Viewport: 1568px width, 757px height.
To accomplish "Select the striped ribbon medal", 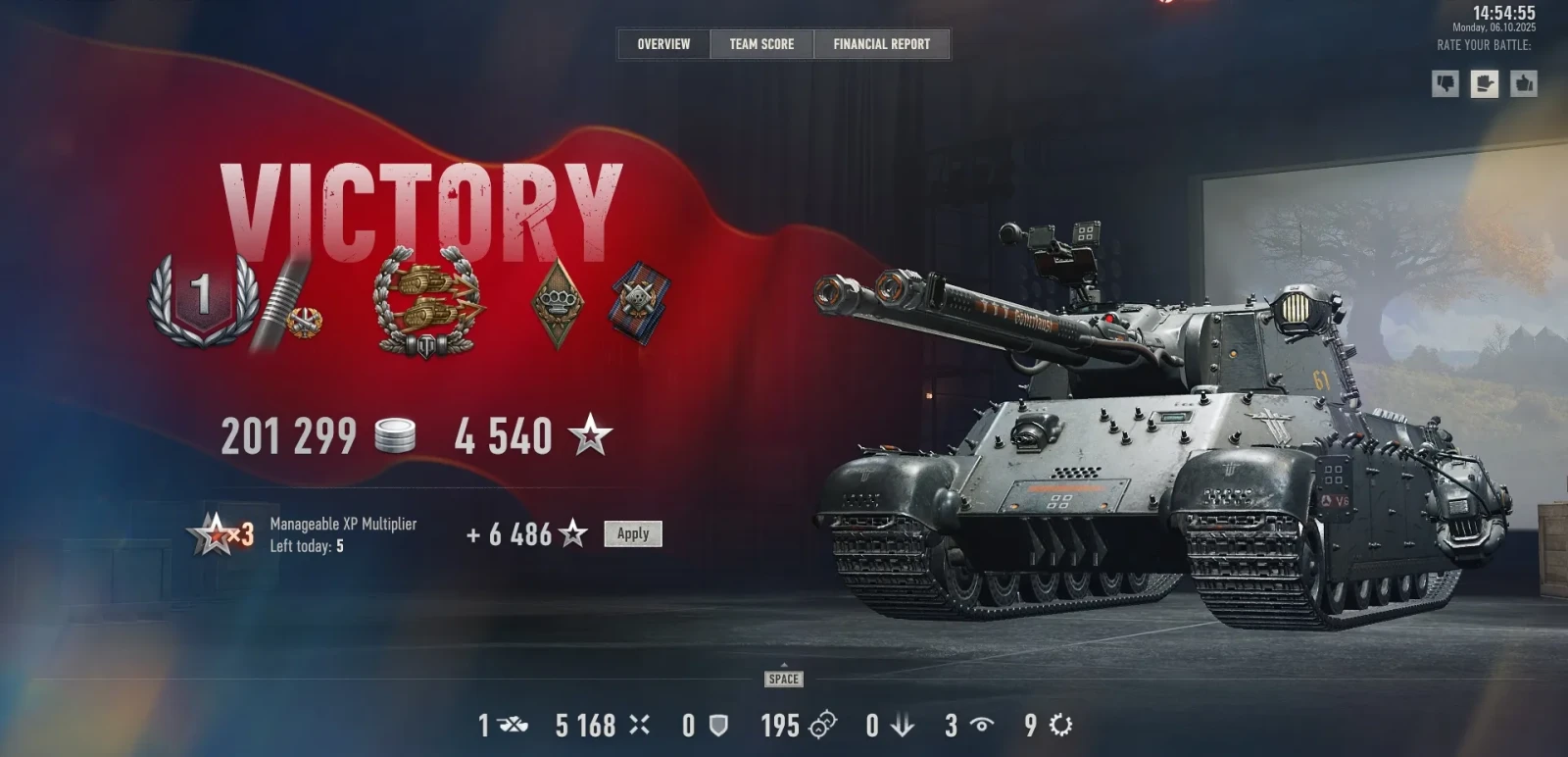I will [641, 302].
